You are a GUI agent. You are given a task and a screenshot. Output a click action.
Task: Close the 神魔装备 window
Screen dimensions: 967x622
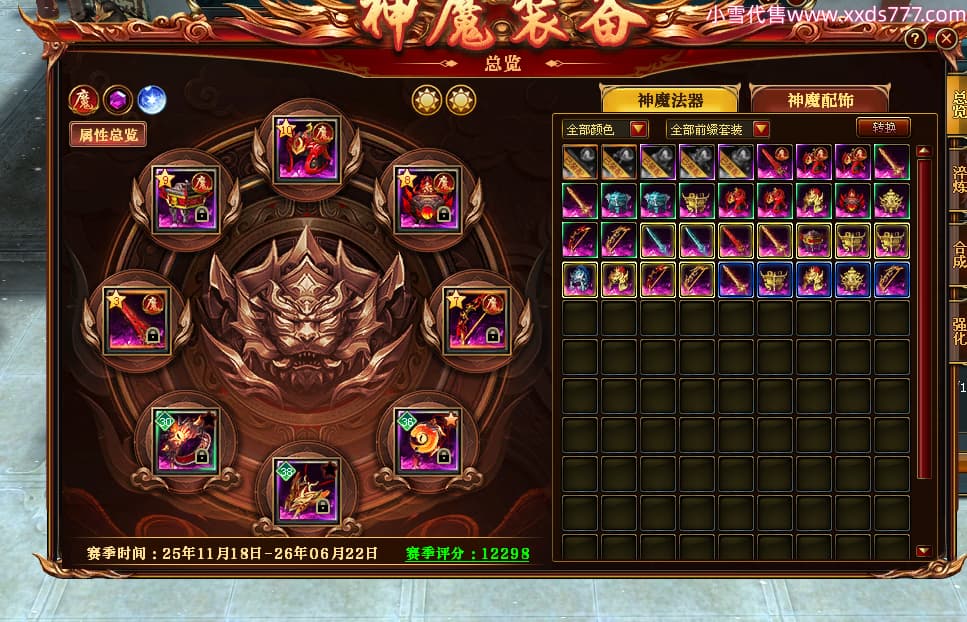(946, 39)
